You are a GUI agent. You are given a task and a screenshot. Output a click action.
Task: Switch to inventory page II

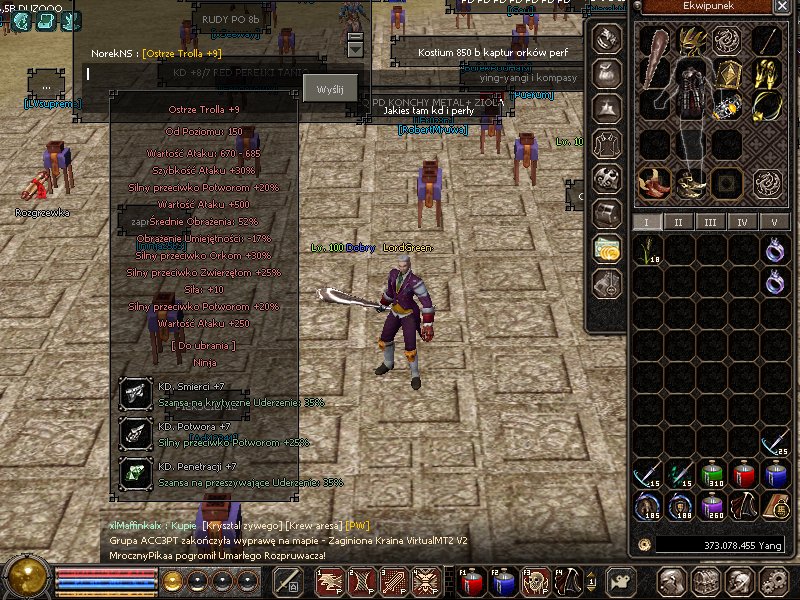click(678, 222)
